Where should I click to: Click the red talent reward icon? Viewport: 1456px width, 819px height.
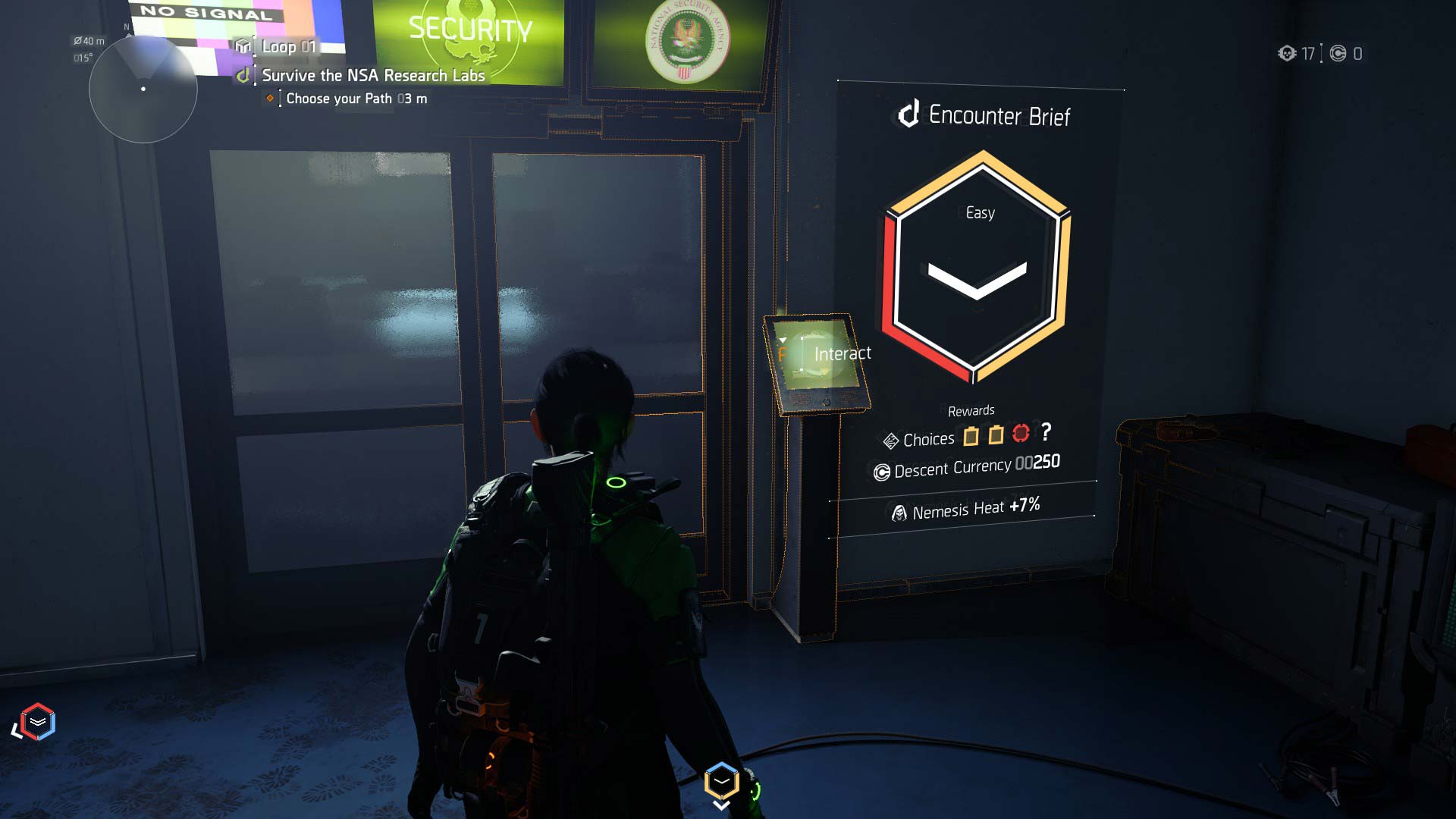[1021, 434]
